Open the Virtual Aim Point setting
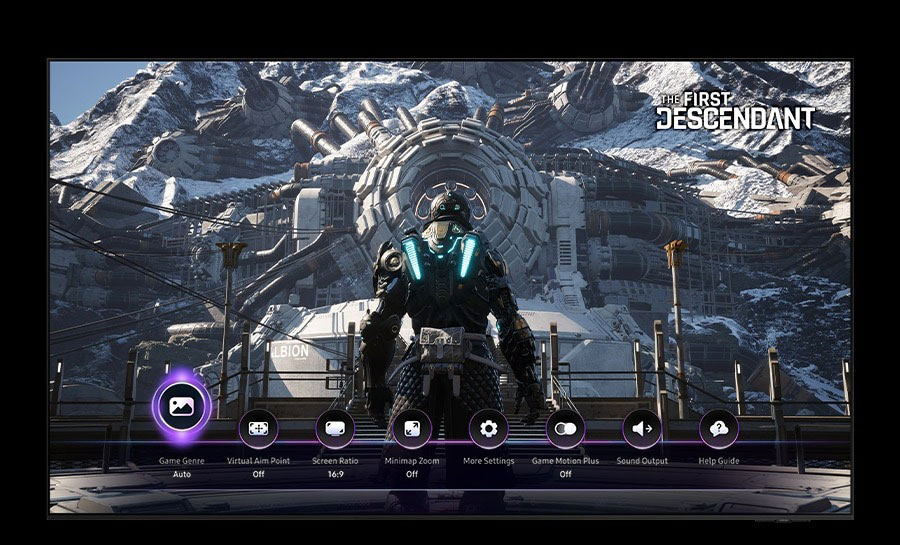900x545 pixels. pos(258,428)
